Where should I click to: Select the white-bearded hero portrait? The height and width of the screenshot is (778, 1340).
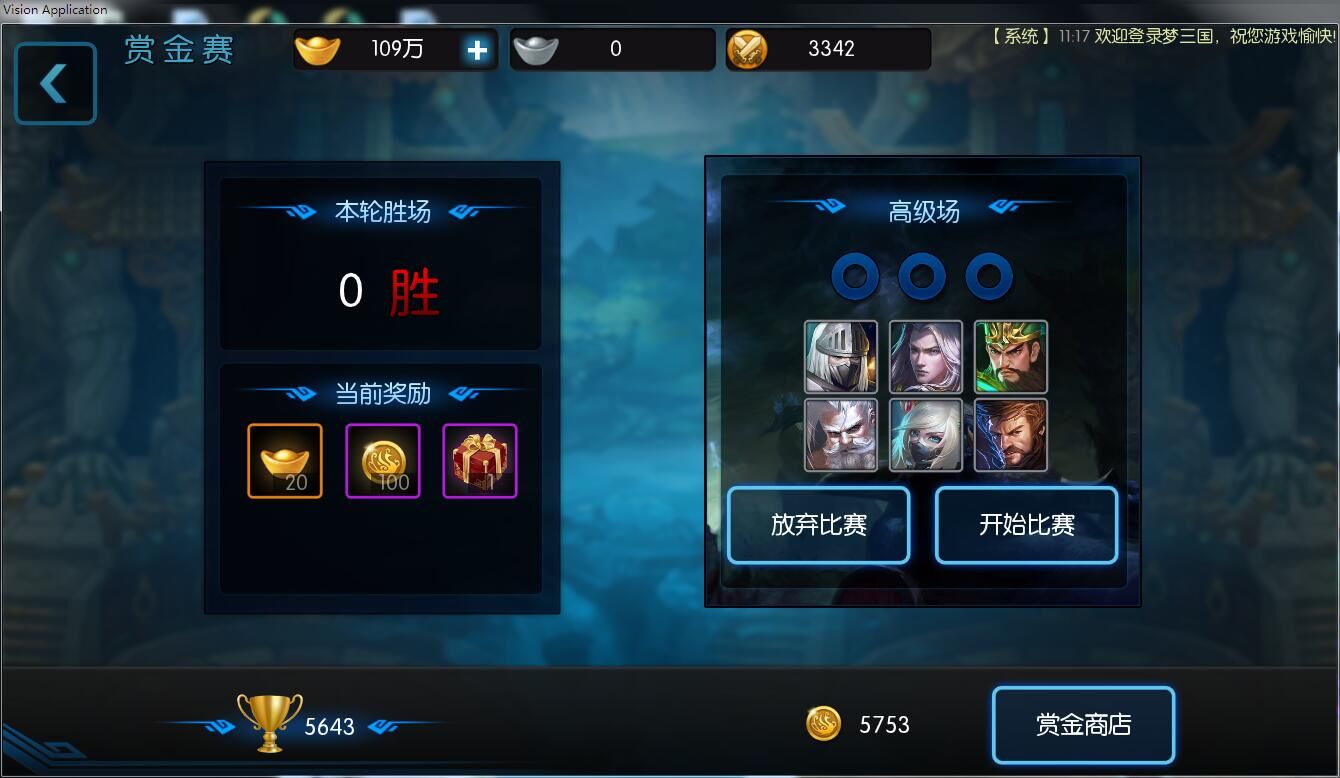840,435
